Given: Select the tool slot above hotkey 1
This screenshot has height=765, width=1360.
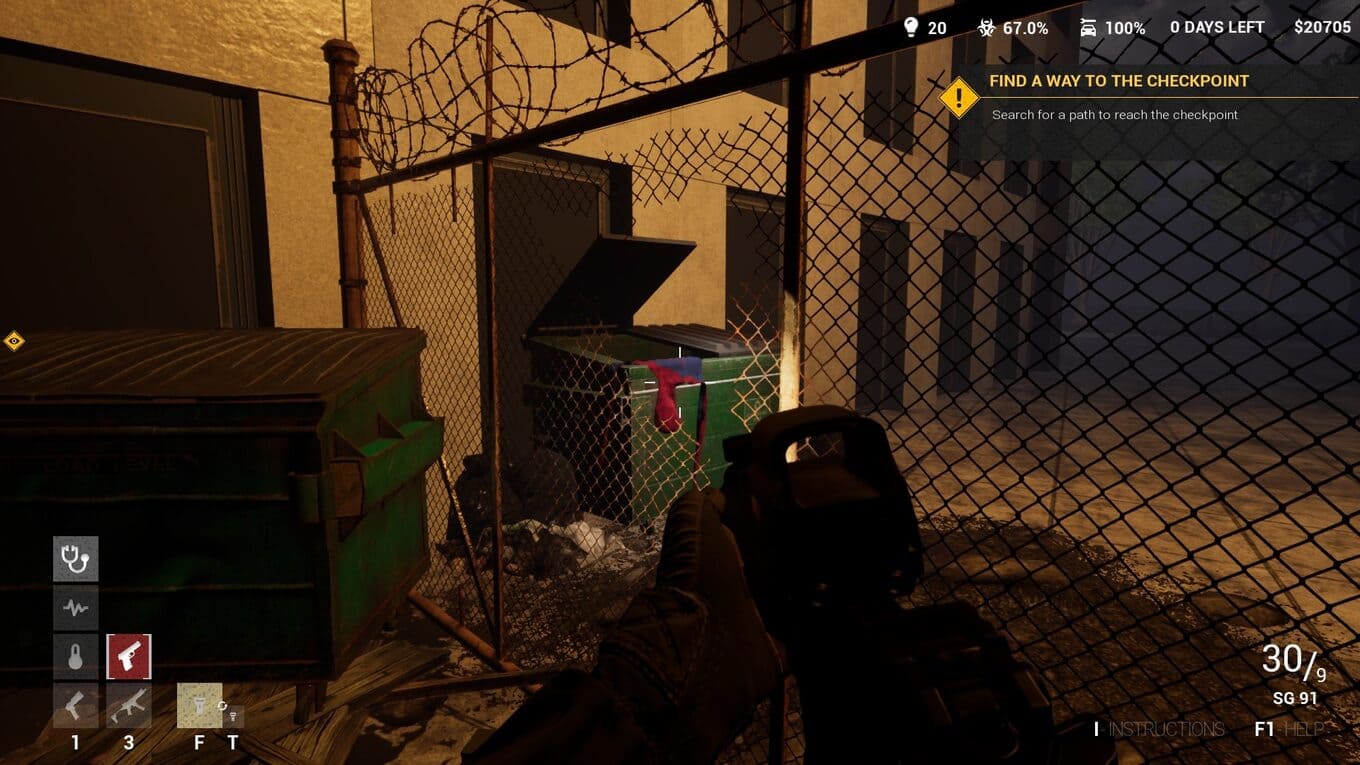Looking at the screenshot, I should click(76, 706).
